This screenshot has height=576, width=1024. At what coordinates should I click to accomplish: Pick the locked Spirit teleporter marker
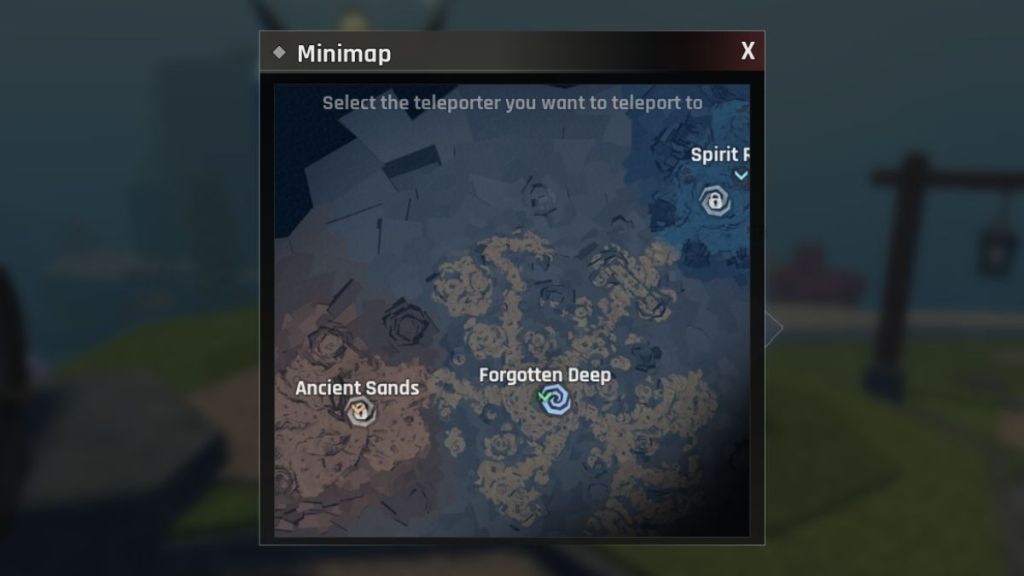[716, 201]
